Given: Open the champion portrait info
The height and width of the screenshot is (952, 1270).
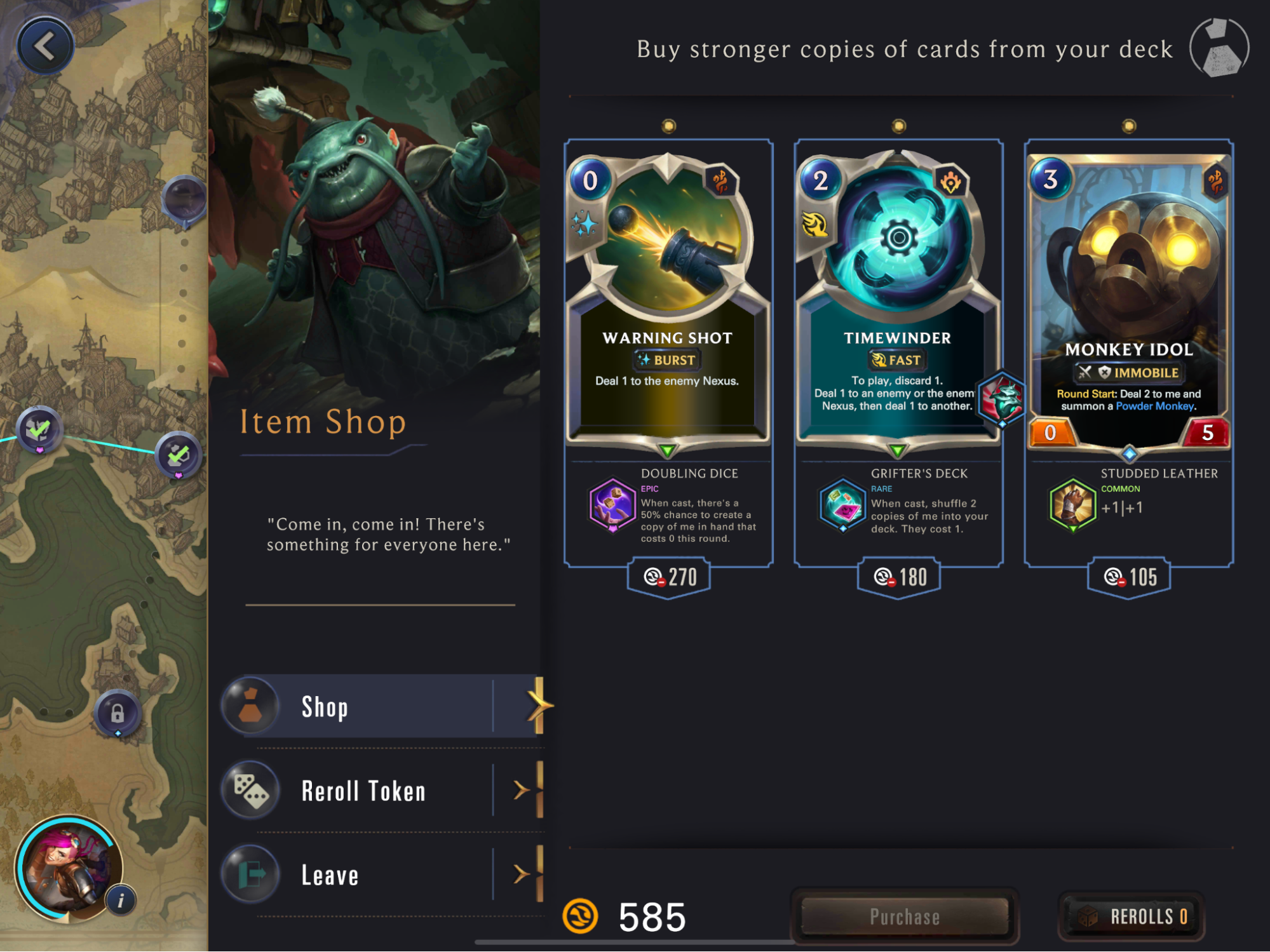Looking at the screenshot, I should [x=121, y=900].
